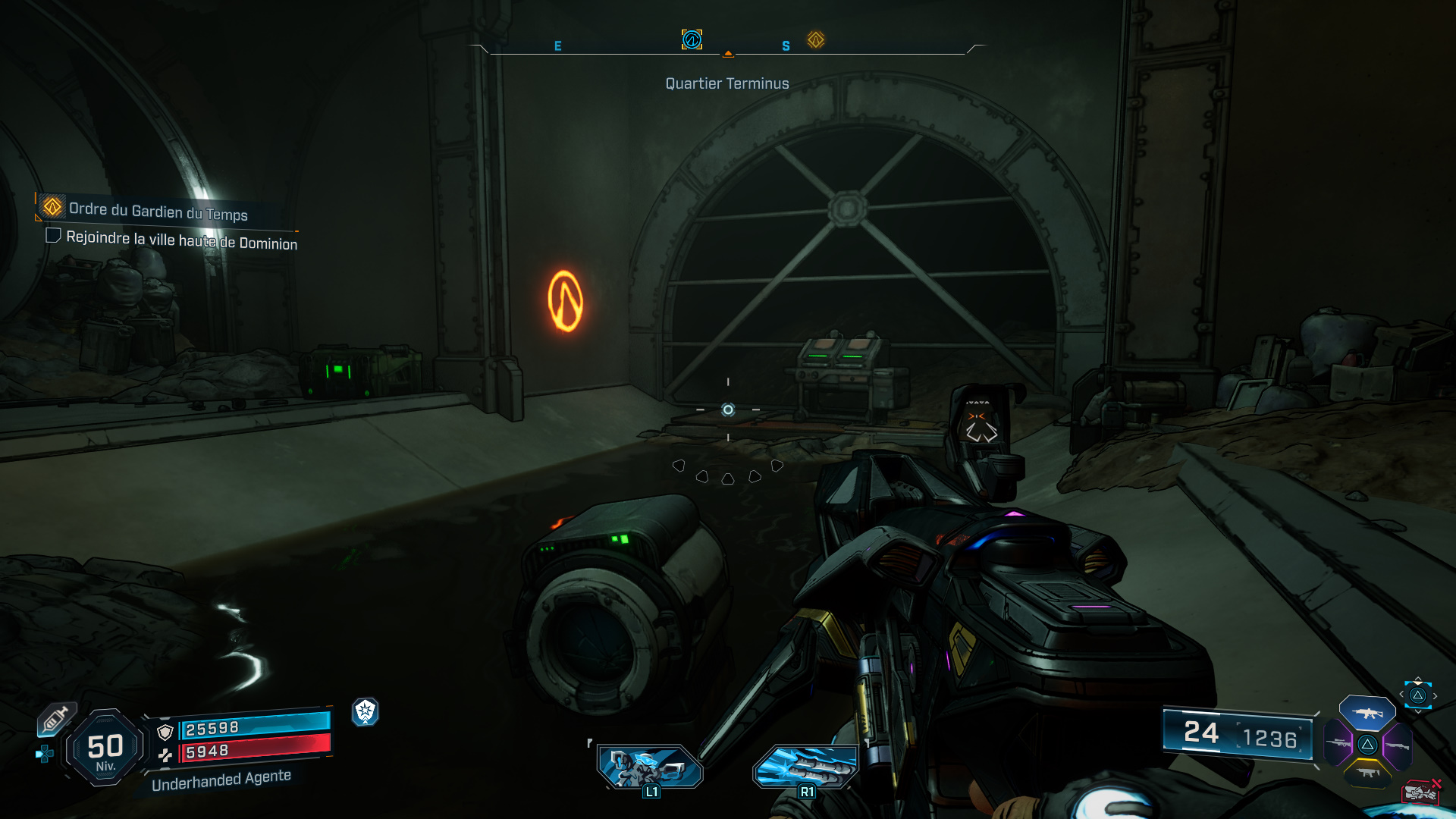Expand the weapon selector with right chevron

click(x=1435, y=695)
